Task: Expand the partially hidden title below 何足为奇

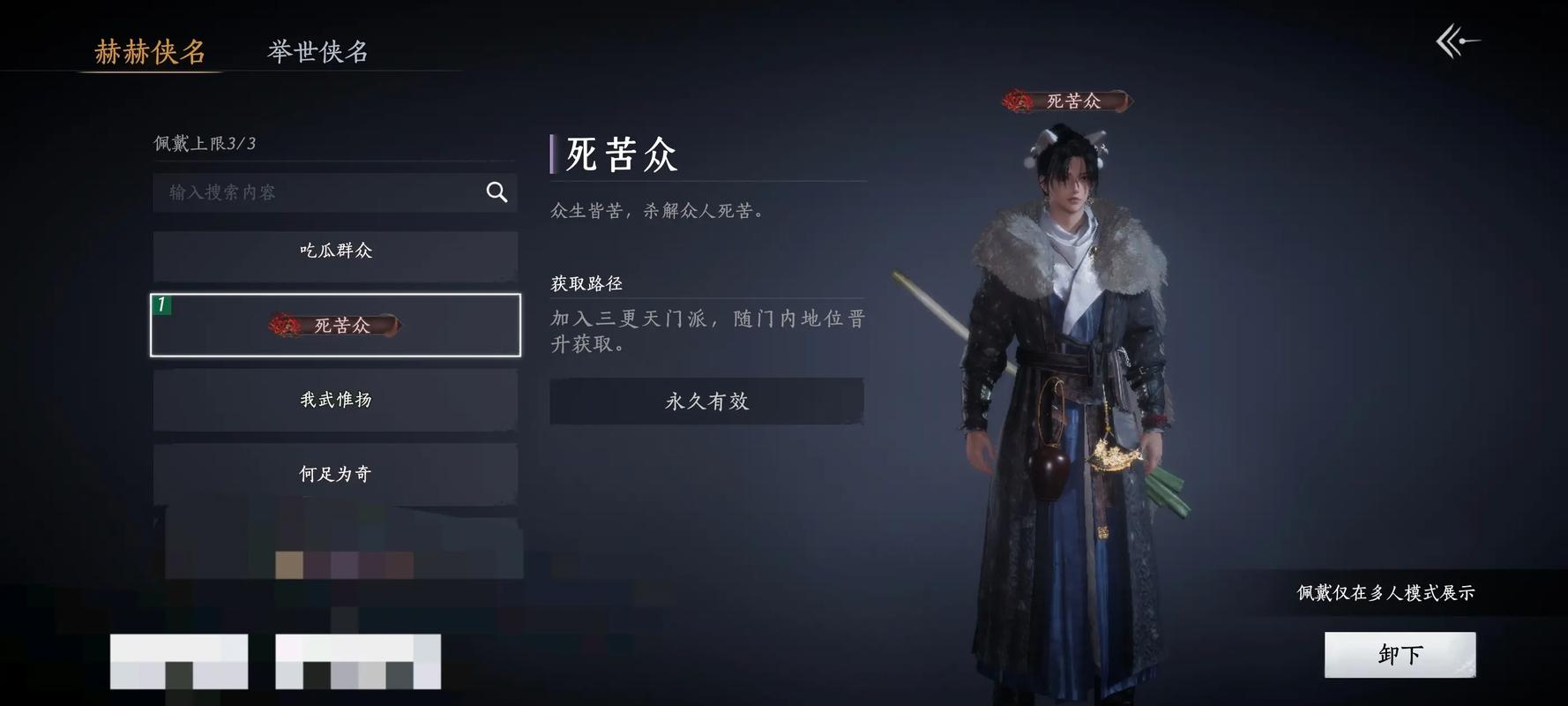Action: [x=336, y=538]
